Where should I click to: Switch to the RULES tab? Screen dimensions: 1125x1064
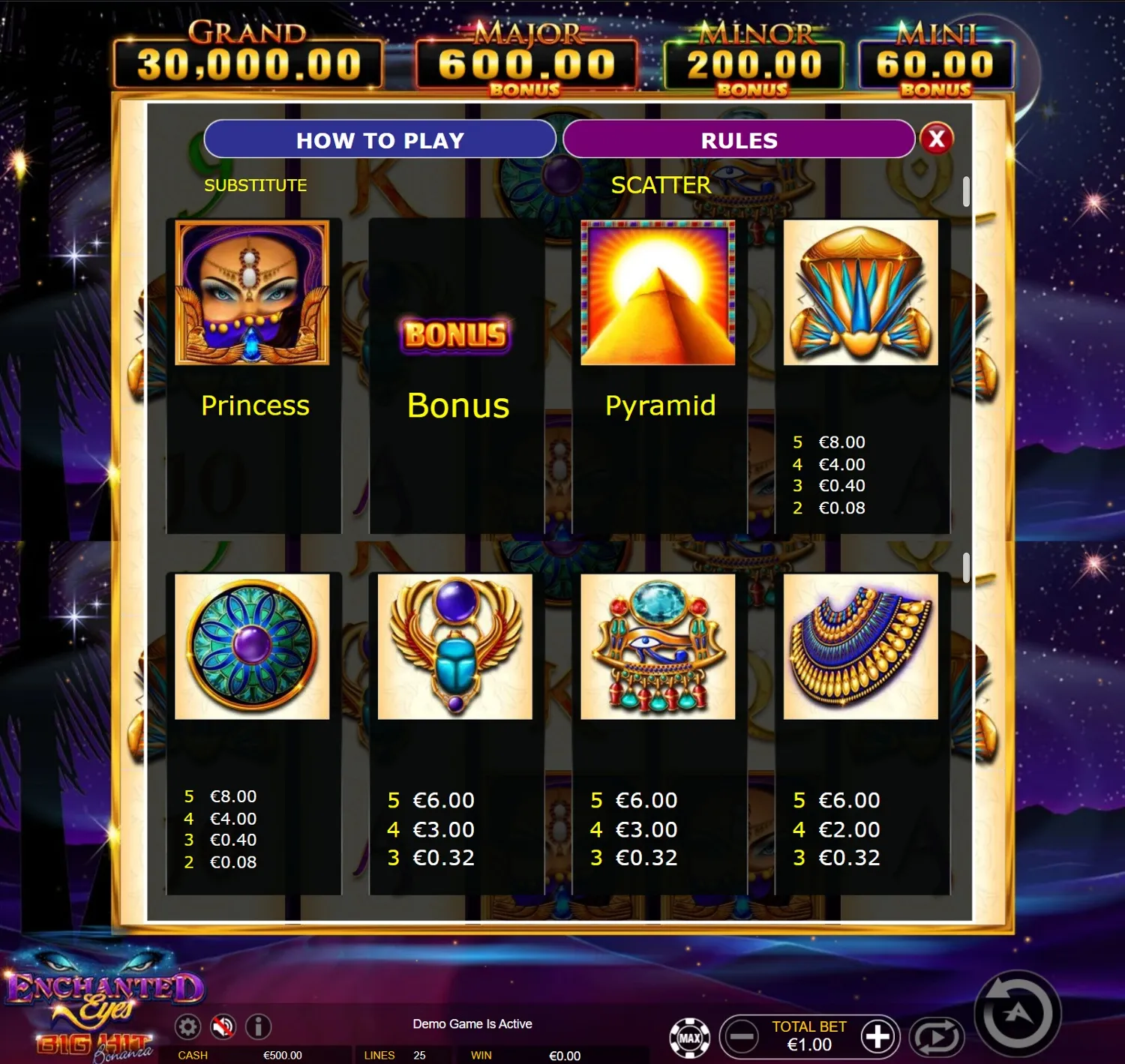pos(738,139)
